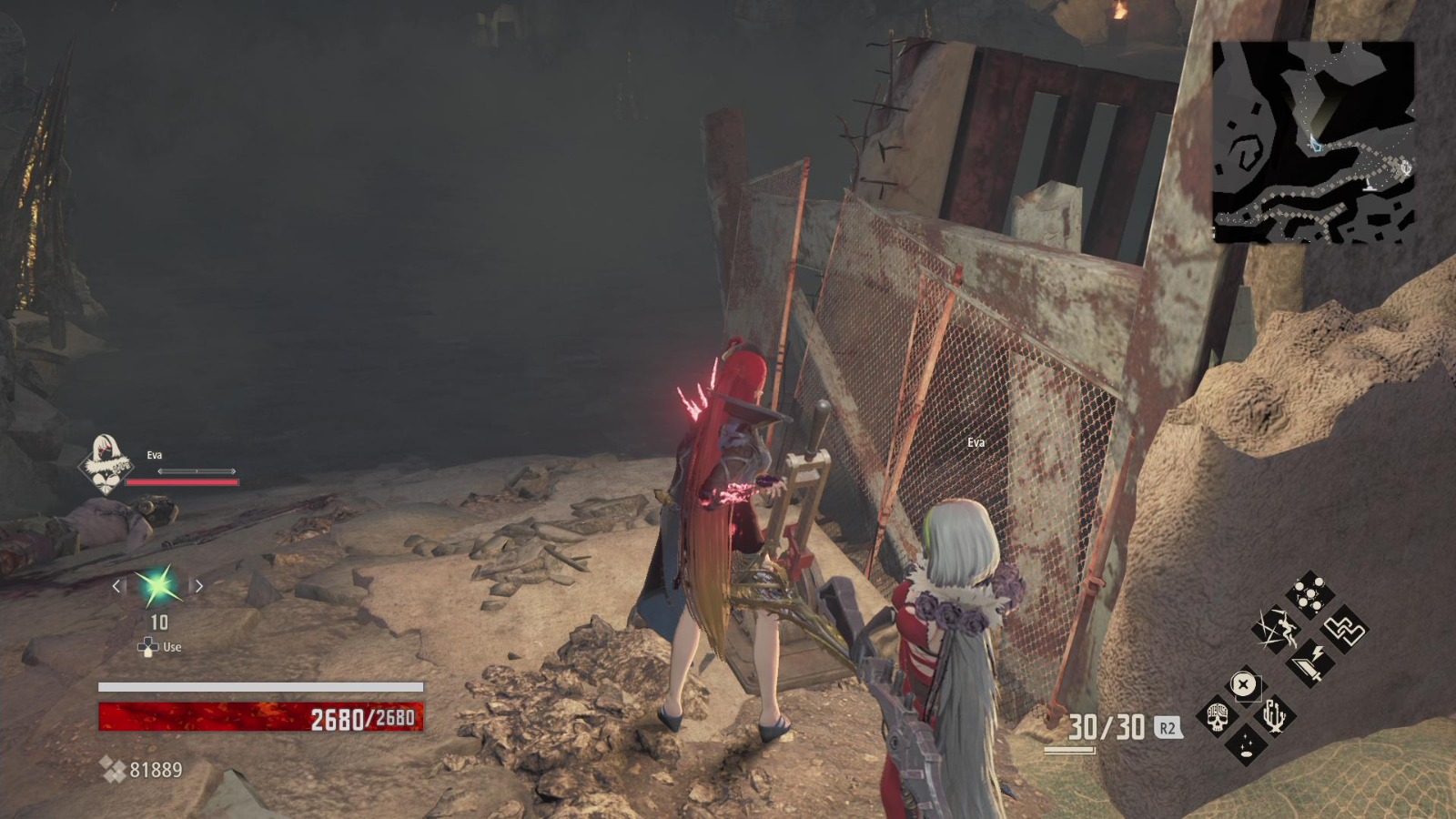Click the coral-shaped gift icon
Viewport: 1456px width, 819px height.
tap(1274, 714)
